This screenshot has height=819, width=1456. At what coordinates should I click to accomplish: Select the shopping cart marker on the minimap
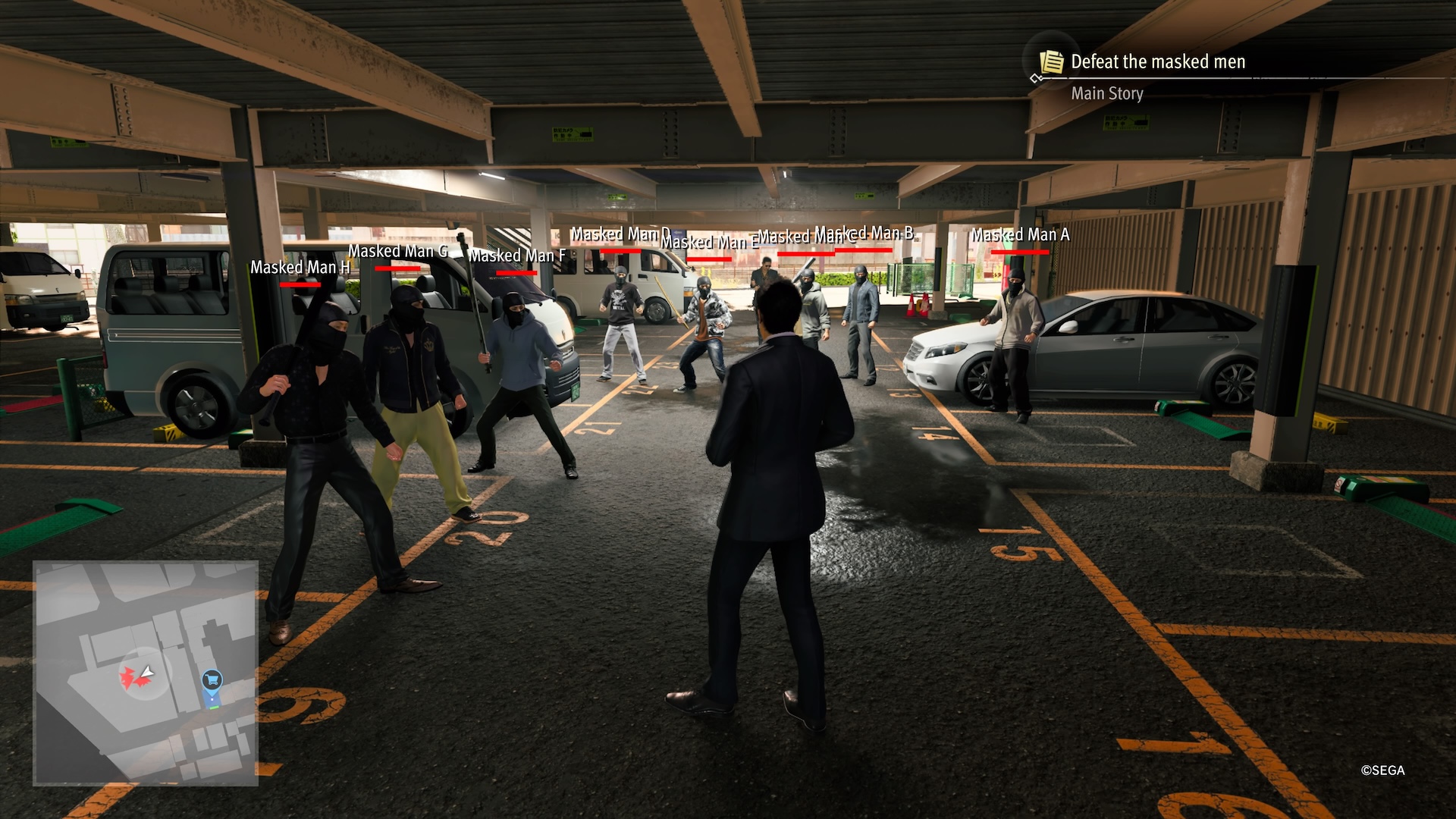pos(212,680)
